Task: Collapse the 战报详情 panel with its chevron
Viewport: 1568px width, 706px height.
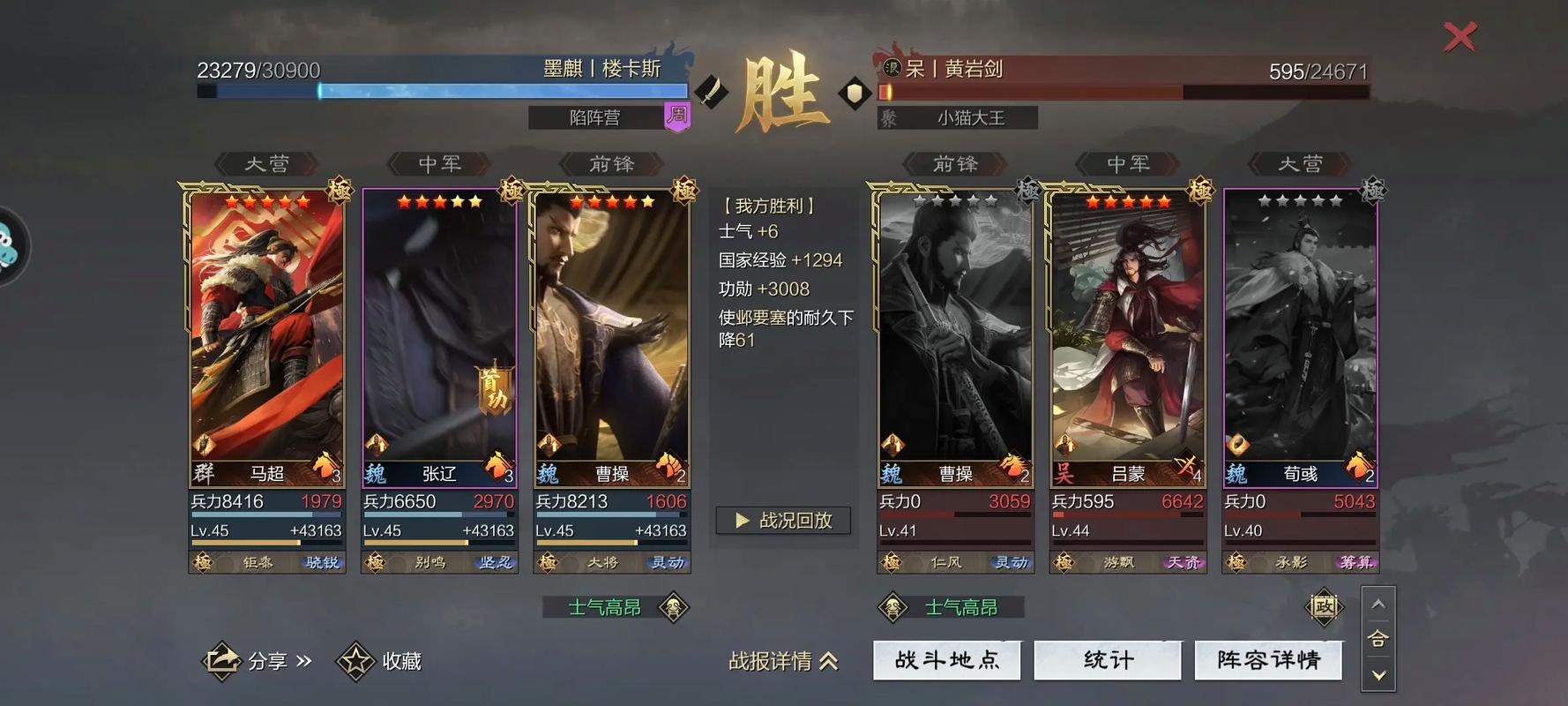Action: pyautogui.click(x=827, y=662)
